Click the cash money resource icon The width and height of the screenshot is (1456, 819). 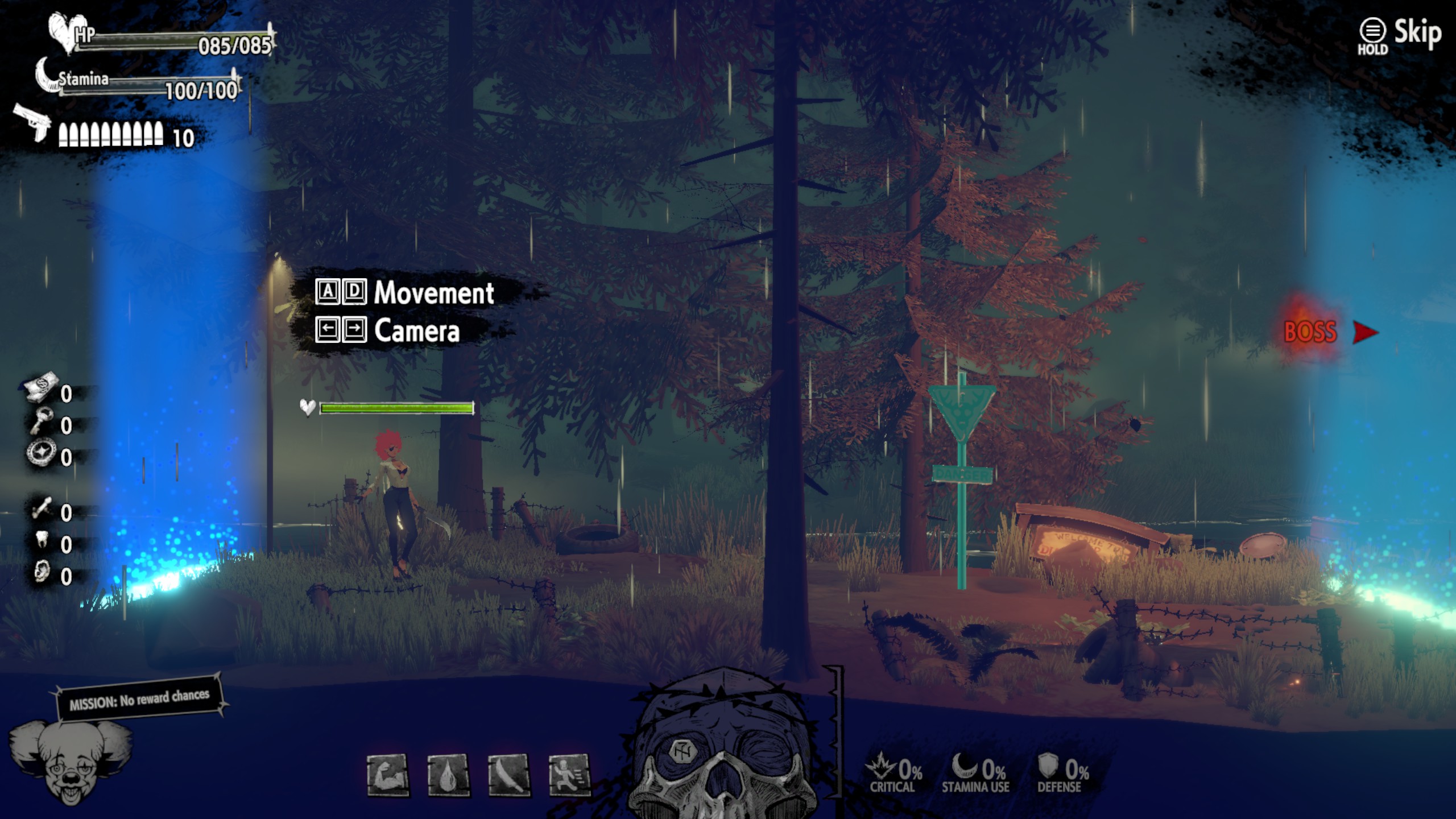[42, 387]
